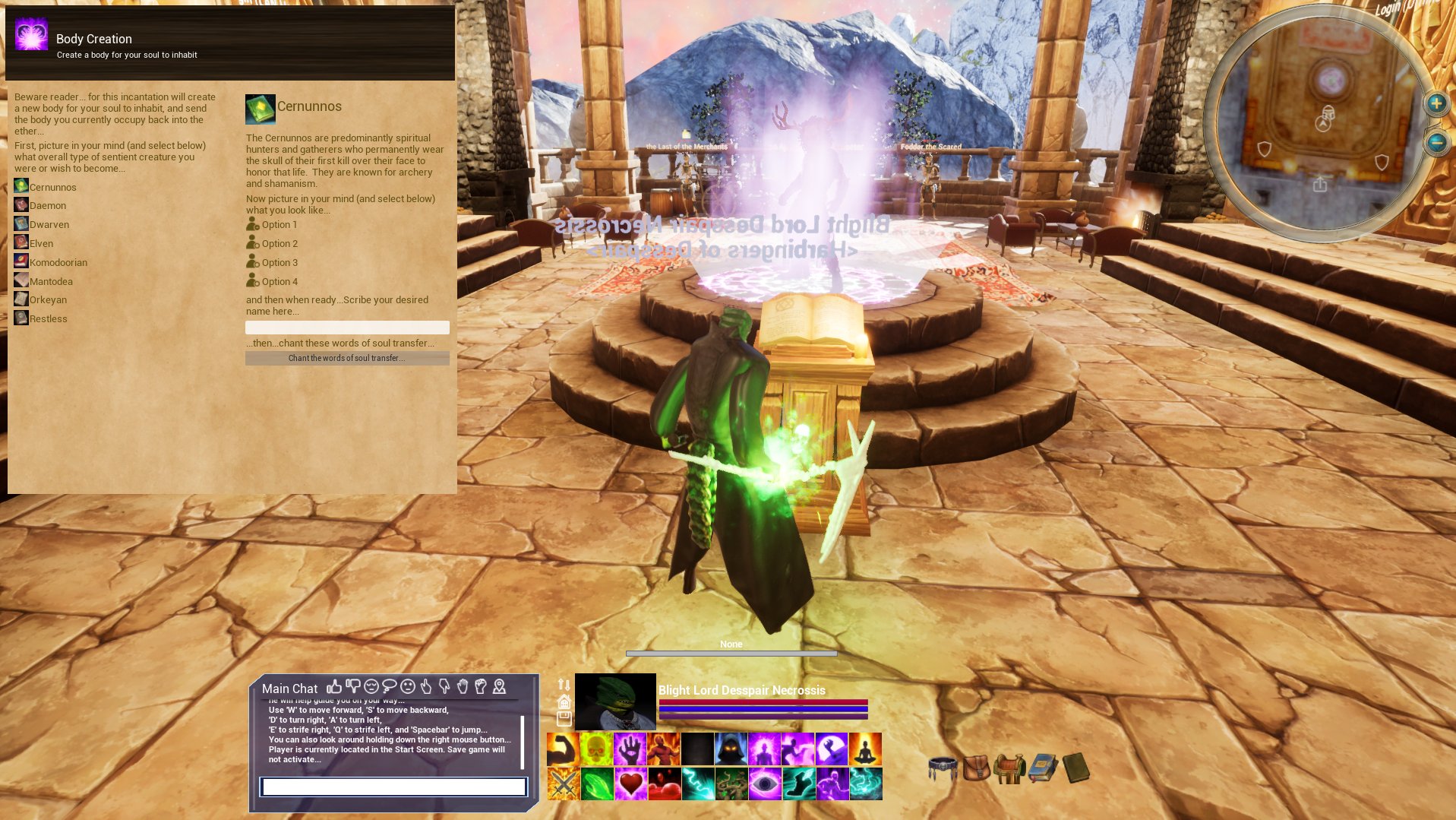1456x820 pixels.
Task: Click the saddle inventory icon
Action: (1009, 769)
